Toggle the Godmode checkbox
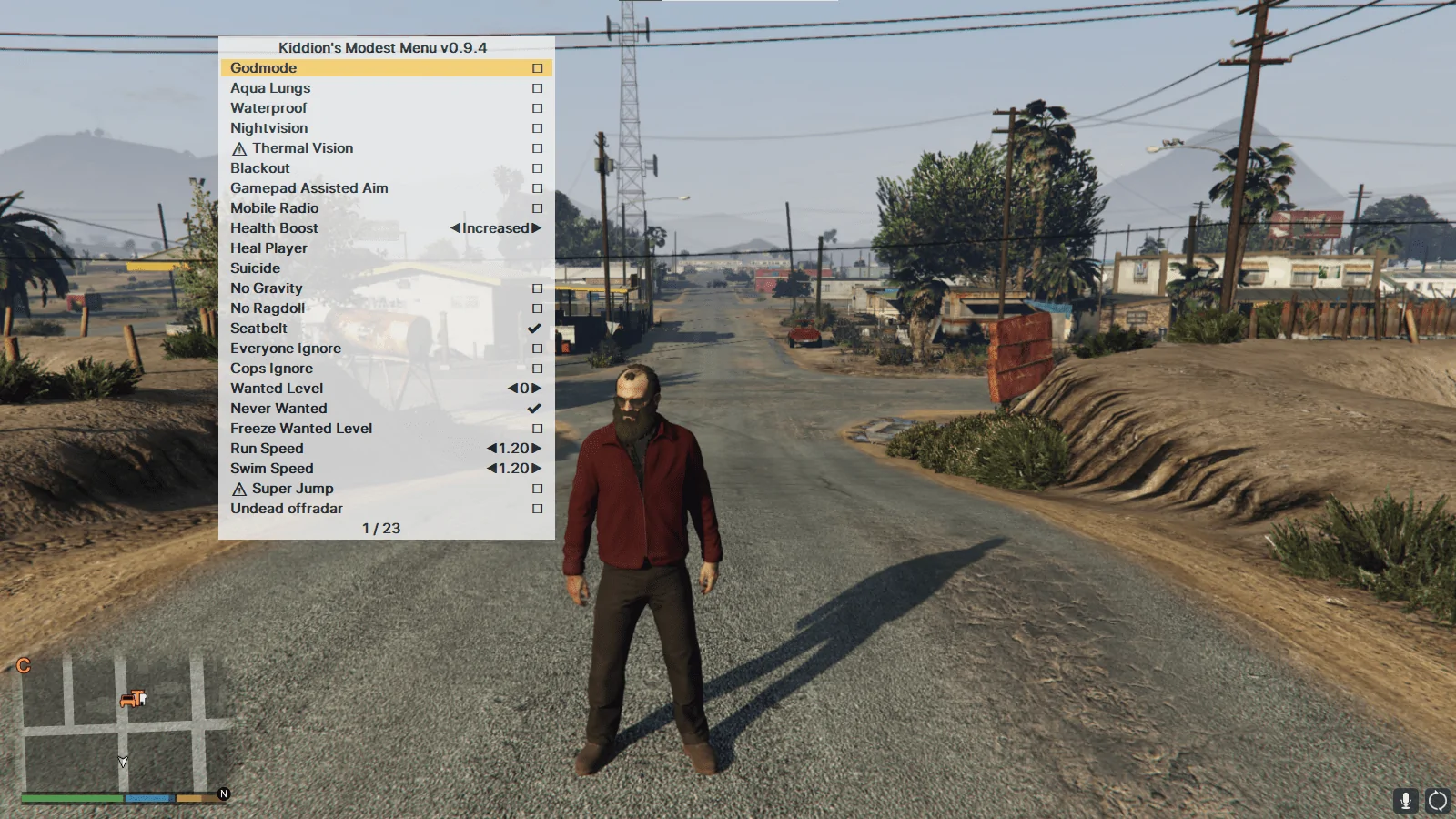Screen dimensions: 1456x819 point(537,68)
